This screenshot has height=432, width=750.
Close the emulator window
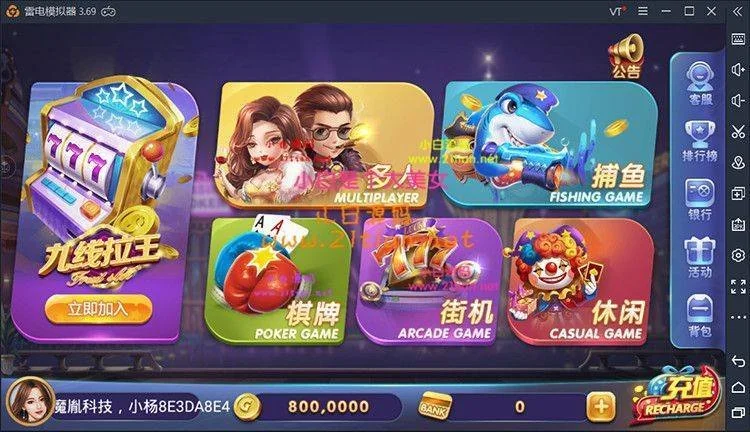pos(711,10)
